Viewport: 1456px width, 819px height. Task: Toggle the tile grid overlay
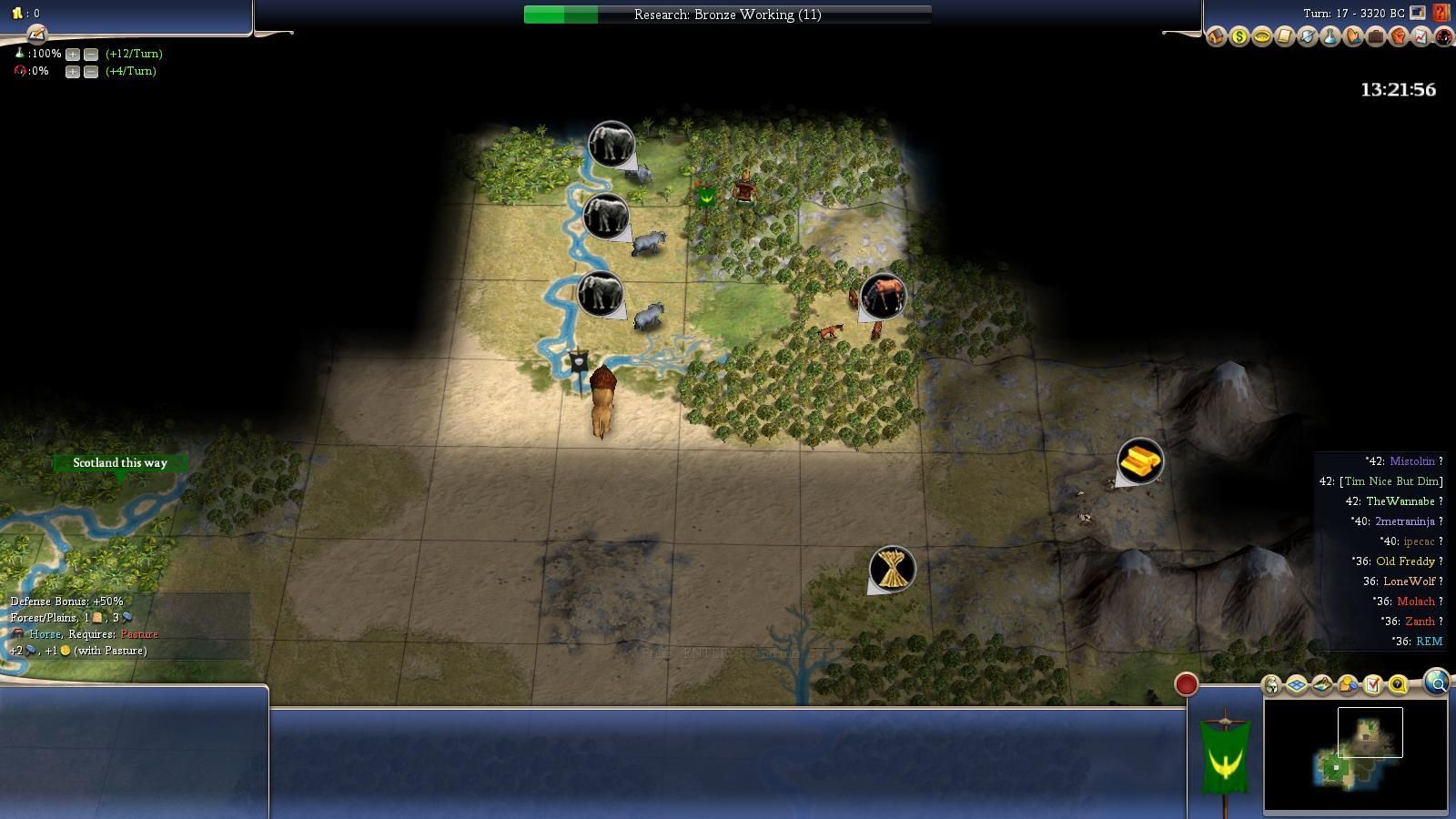pyautogui.click(x=1296, y=684)
